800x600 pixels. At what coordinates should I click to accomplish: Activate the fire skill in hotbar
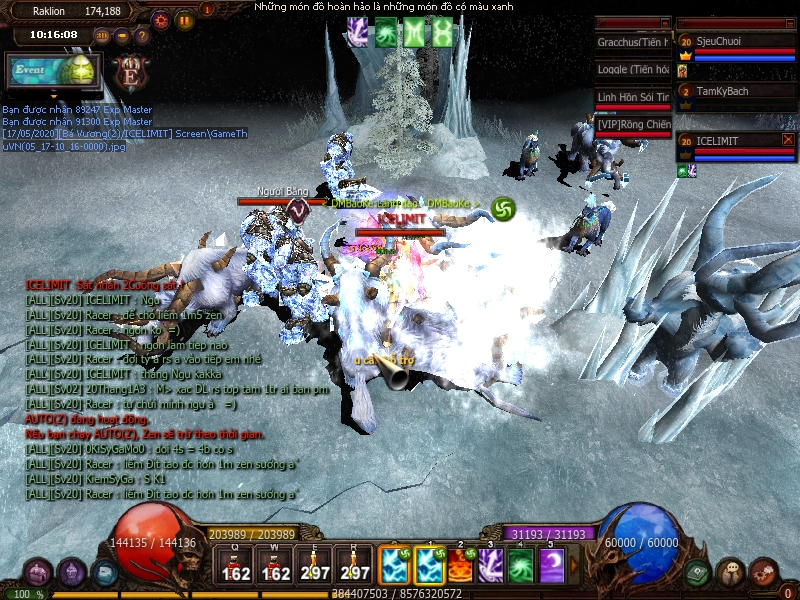click(459, 566)
